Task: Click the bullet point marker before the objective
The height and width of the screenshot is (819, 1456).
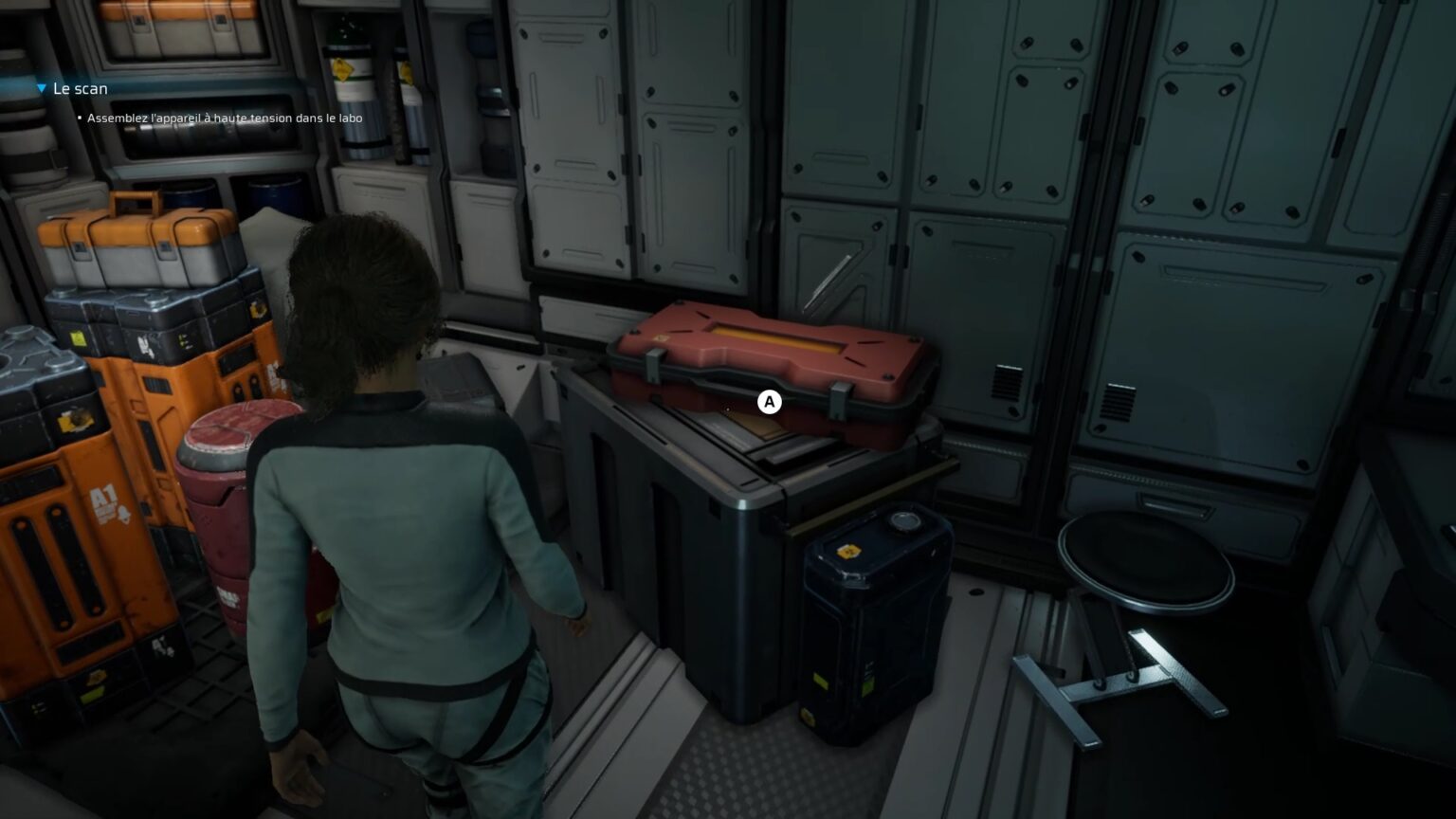Action: point(78,118)
